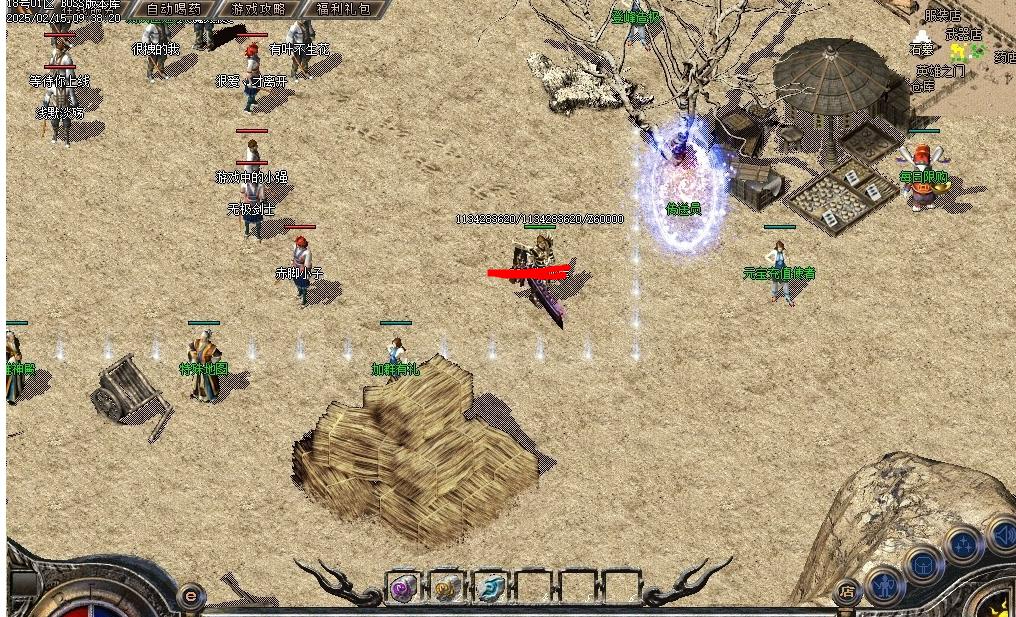The width and height of the screenshot is (1016, 617).
Task: Click the round 'e' button
Action: pyautogui.click(x=190, y=597)
